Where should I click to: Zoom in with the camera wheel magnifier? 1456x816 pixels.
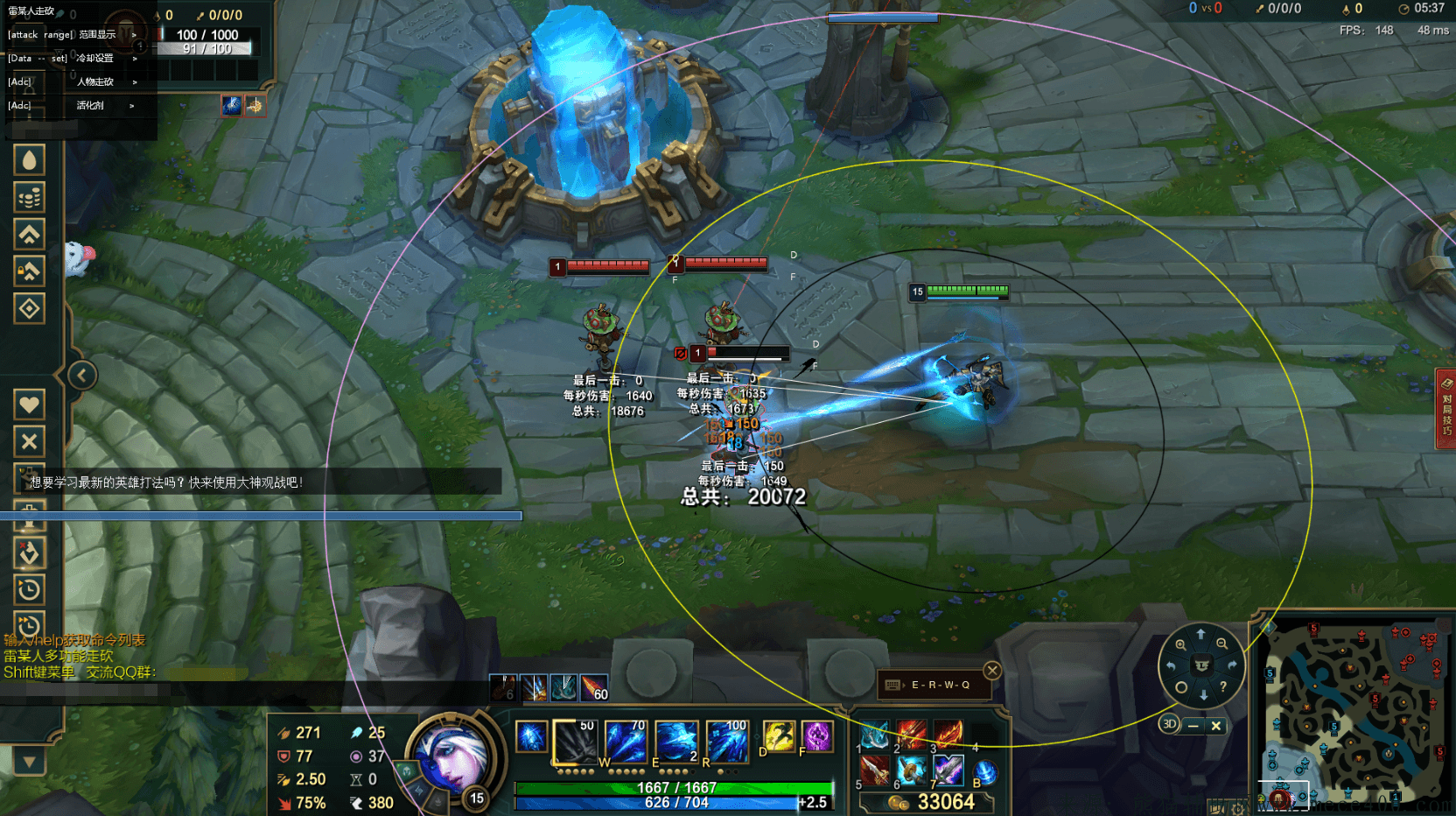(x=1180, y=644)
